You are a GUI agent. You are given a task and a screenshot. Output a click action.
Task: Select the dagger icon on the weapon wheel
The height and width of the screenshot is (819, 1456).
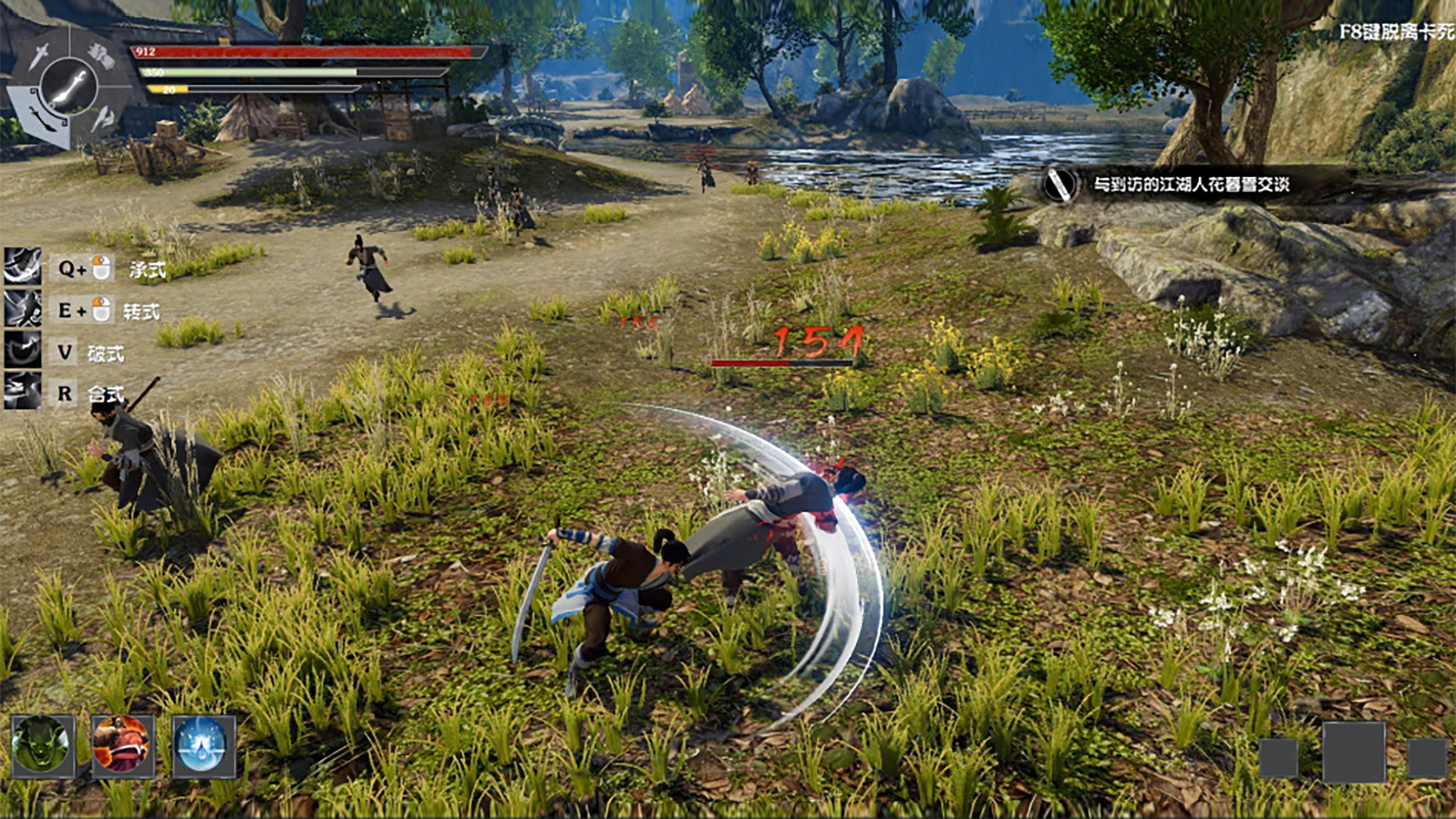coord(38,57)
